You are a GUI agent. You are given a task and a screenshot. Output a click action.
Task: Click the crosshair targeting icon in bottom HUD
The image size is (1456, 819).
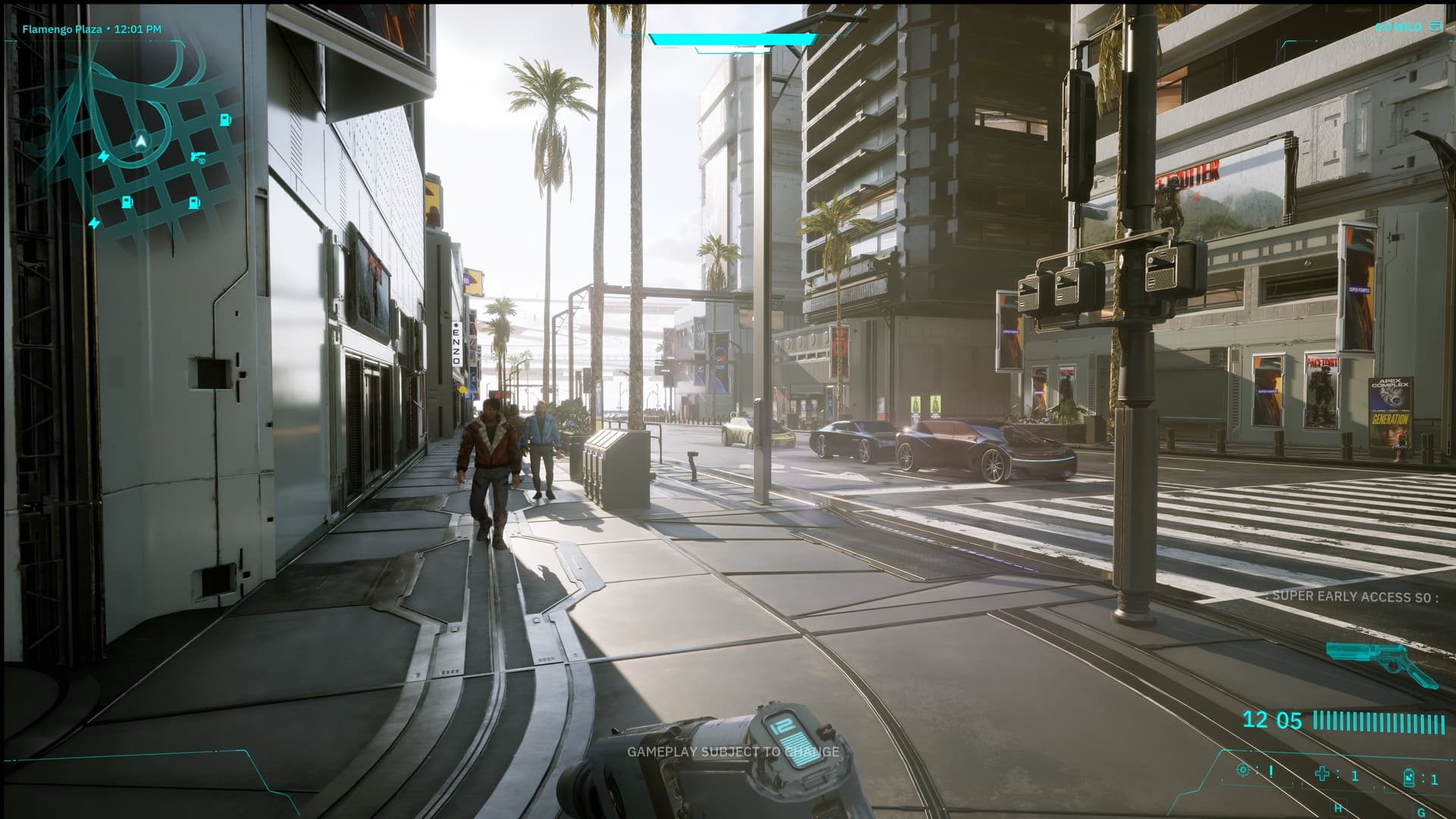[1243, 770]
